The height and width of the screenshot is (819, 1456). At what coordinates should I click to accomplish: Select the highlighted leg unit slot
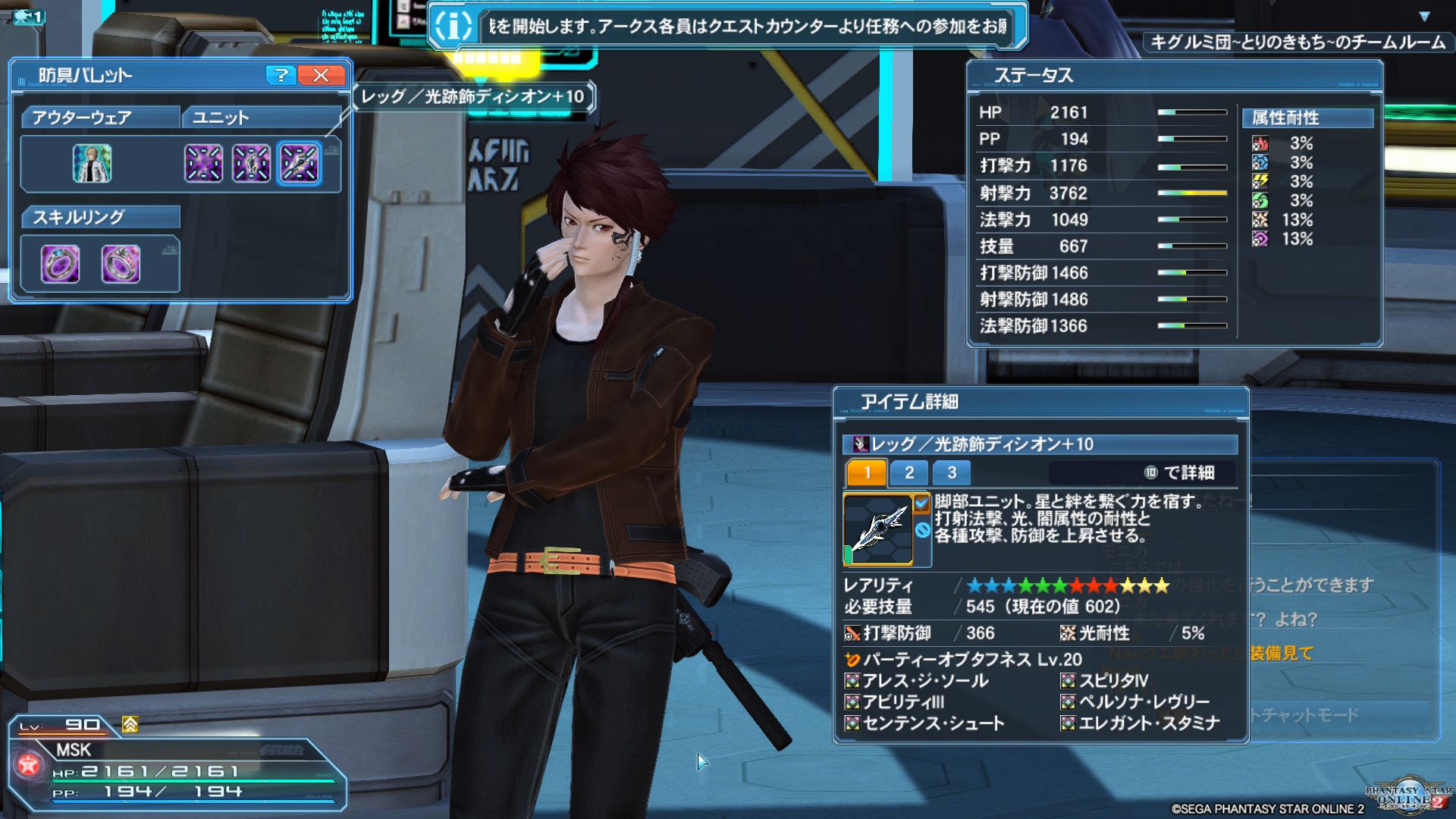(299, 163)
